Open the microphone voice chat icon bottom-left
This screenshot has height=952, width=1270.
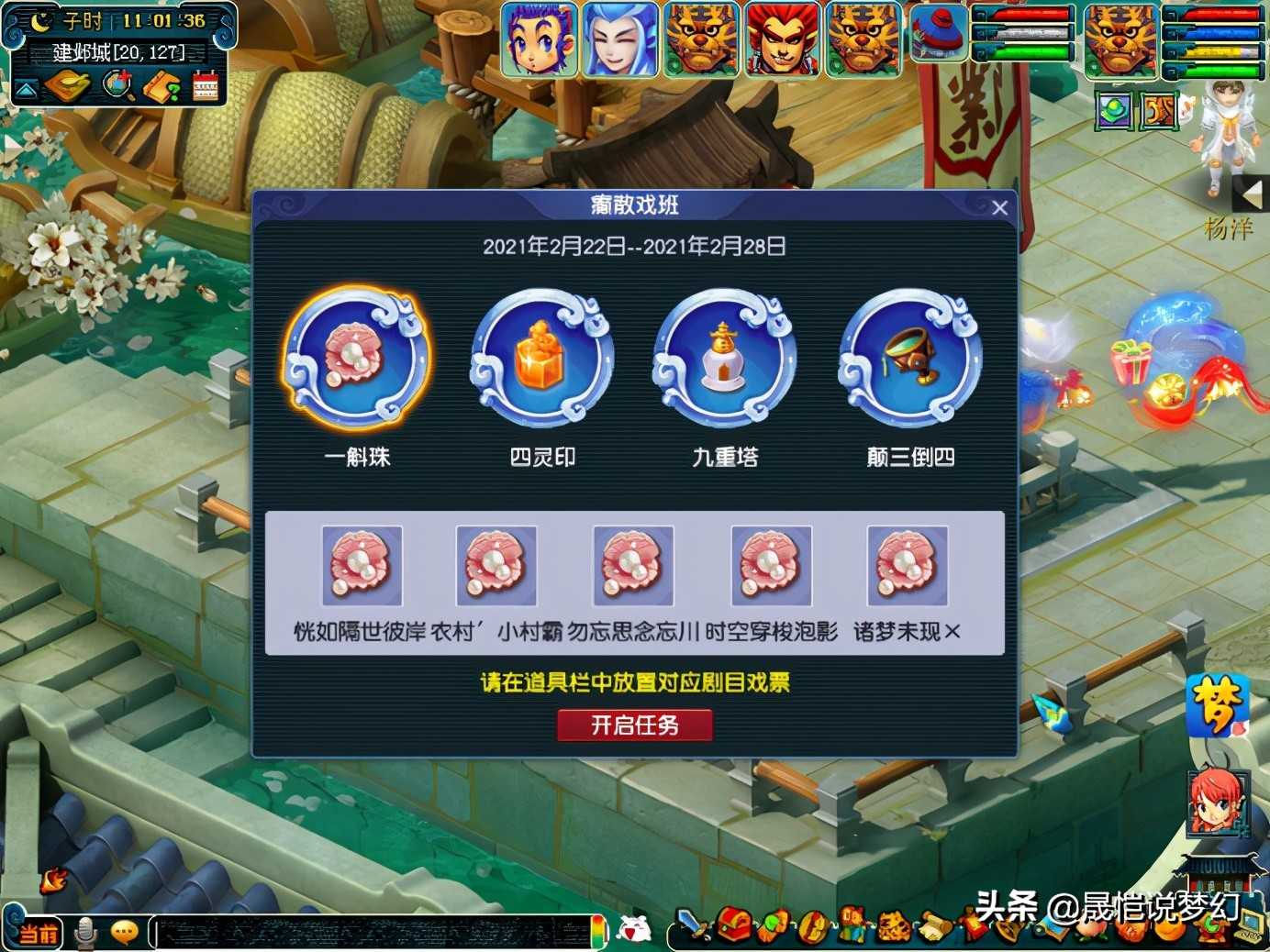(85, 932)
